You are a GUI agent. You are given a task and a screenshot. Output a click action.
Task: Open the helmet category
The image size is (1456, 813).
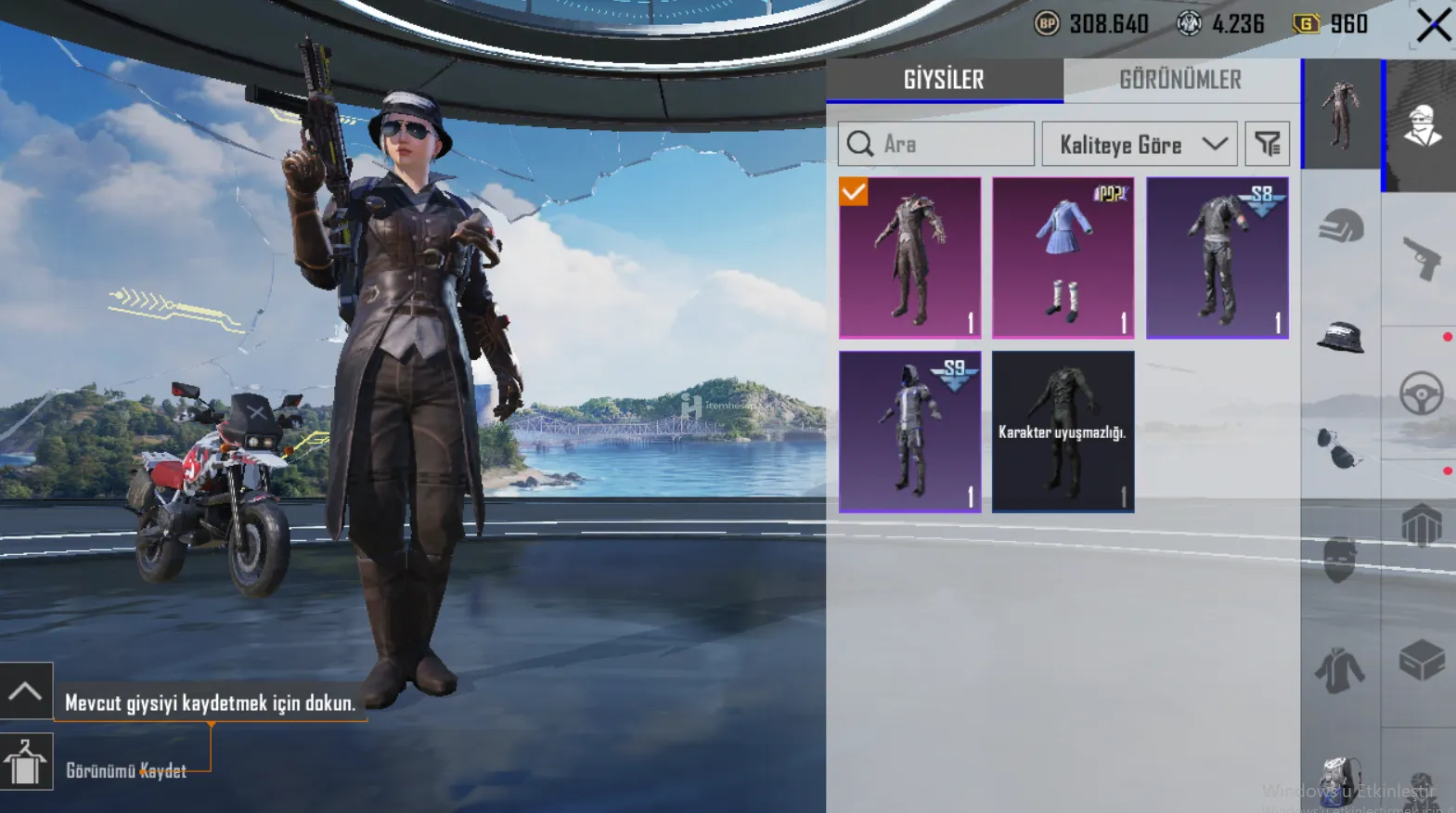click(1341, 226)
